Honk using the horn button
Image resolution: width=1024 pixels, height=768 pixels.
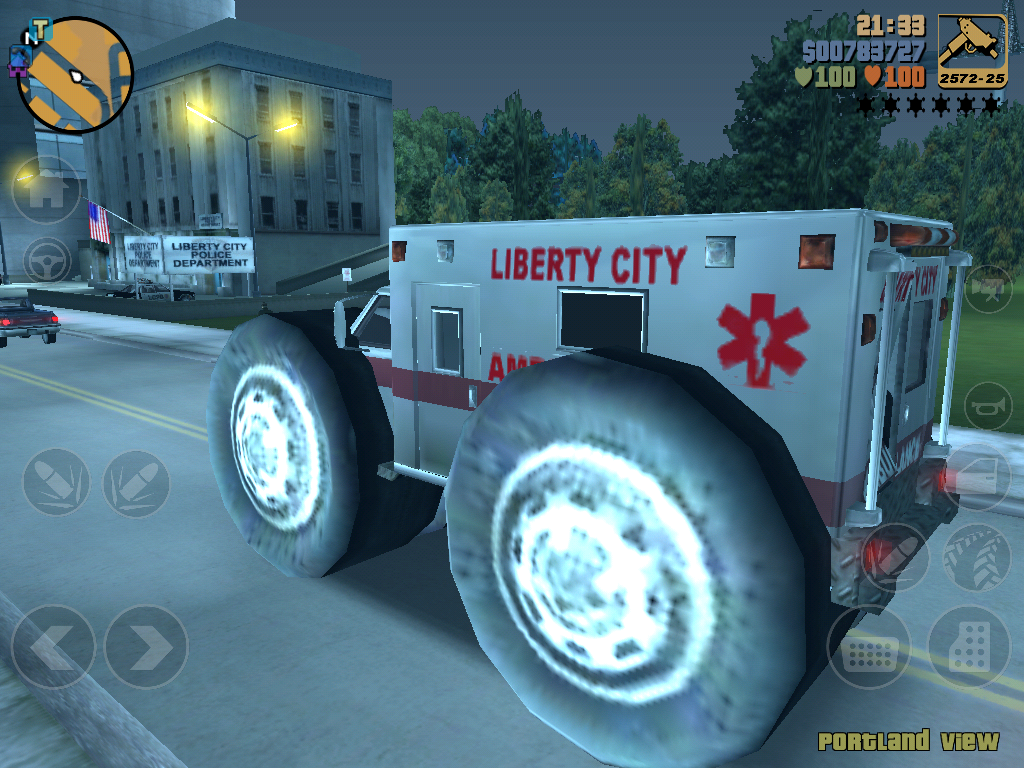pos(988,407)
